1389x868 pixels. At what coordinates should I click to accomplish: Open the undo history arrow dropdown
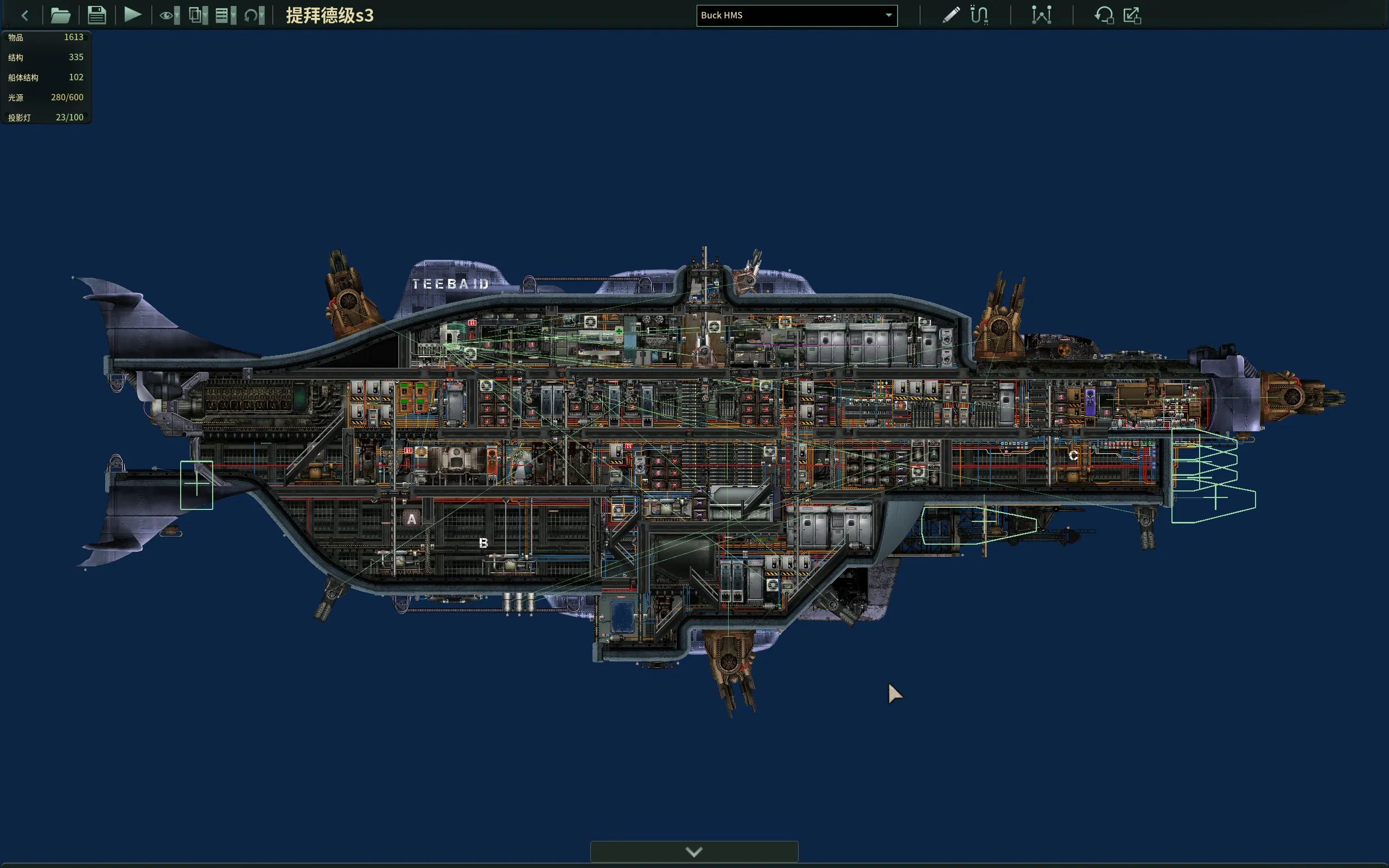254,16
